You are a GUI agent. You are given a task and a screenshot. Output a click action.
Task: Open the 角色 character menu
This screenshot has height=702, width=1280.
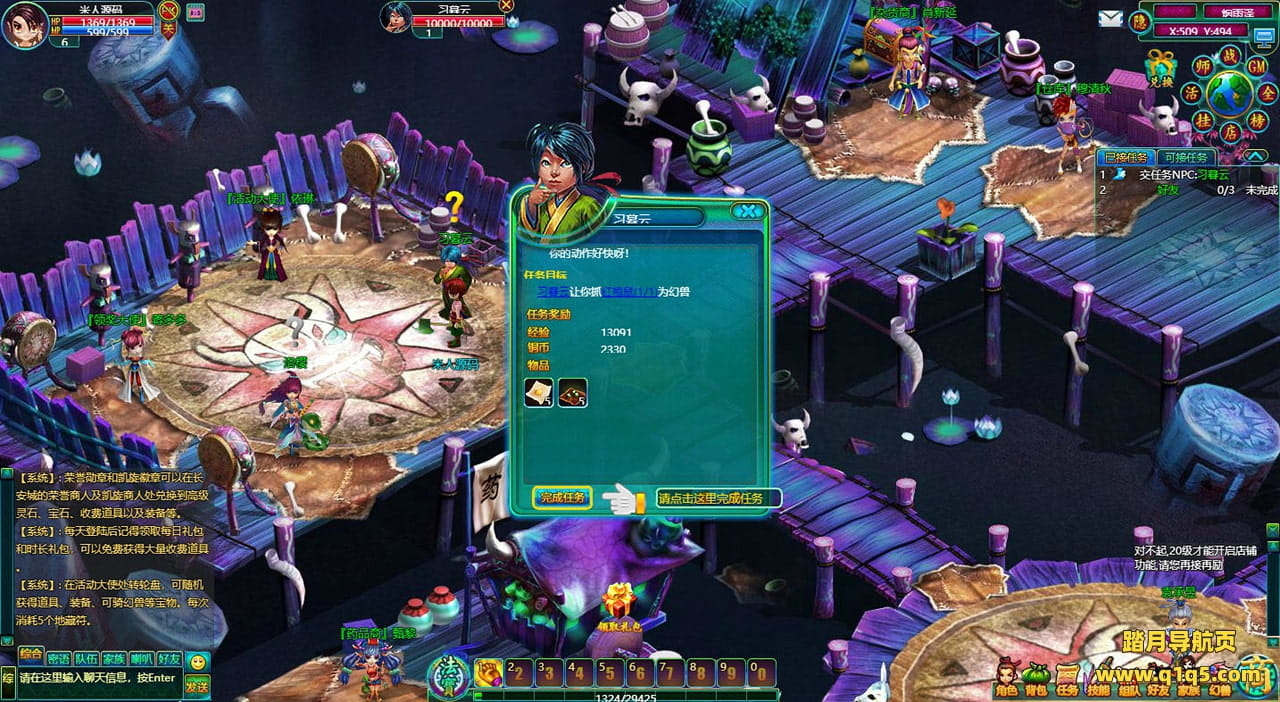[1007, 678]
